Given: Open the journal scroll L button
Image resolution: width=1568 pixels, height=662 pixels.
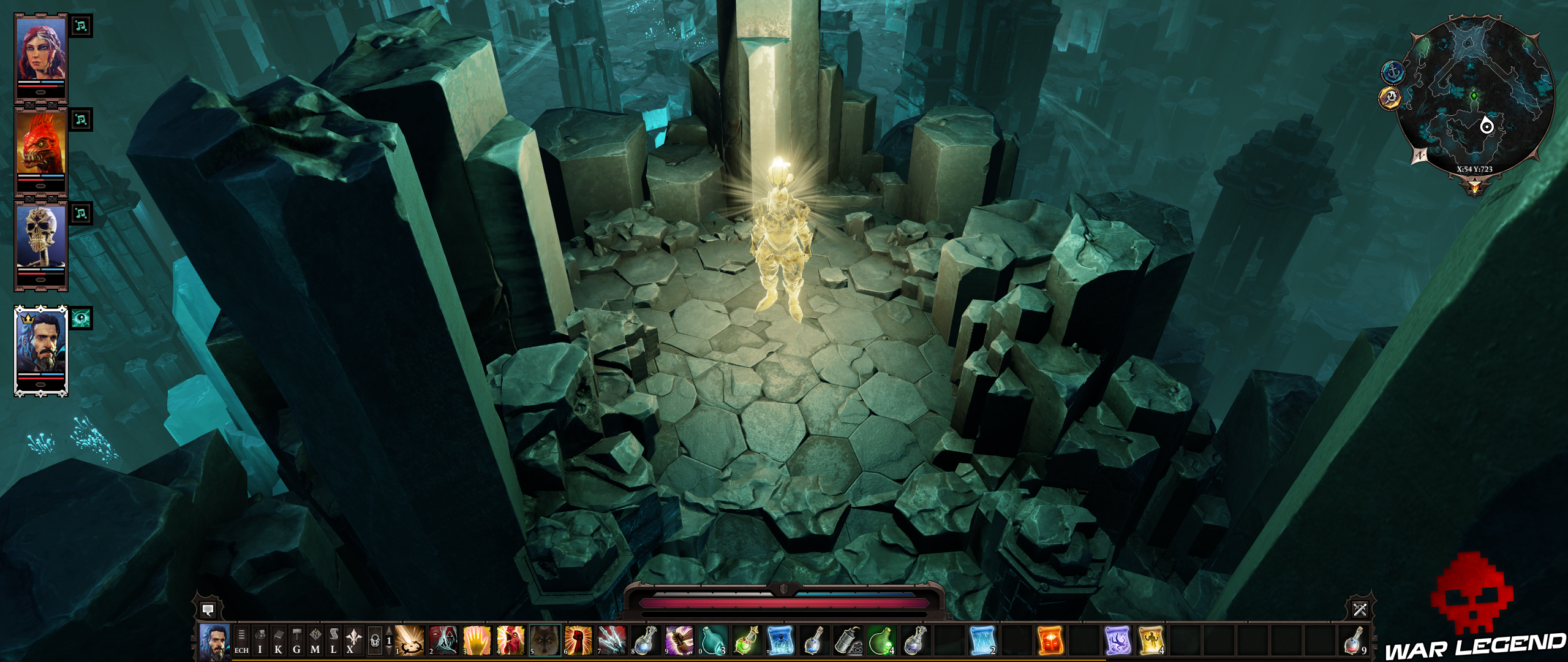Looking at the screenshot, I should point(334,641).
